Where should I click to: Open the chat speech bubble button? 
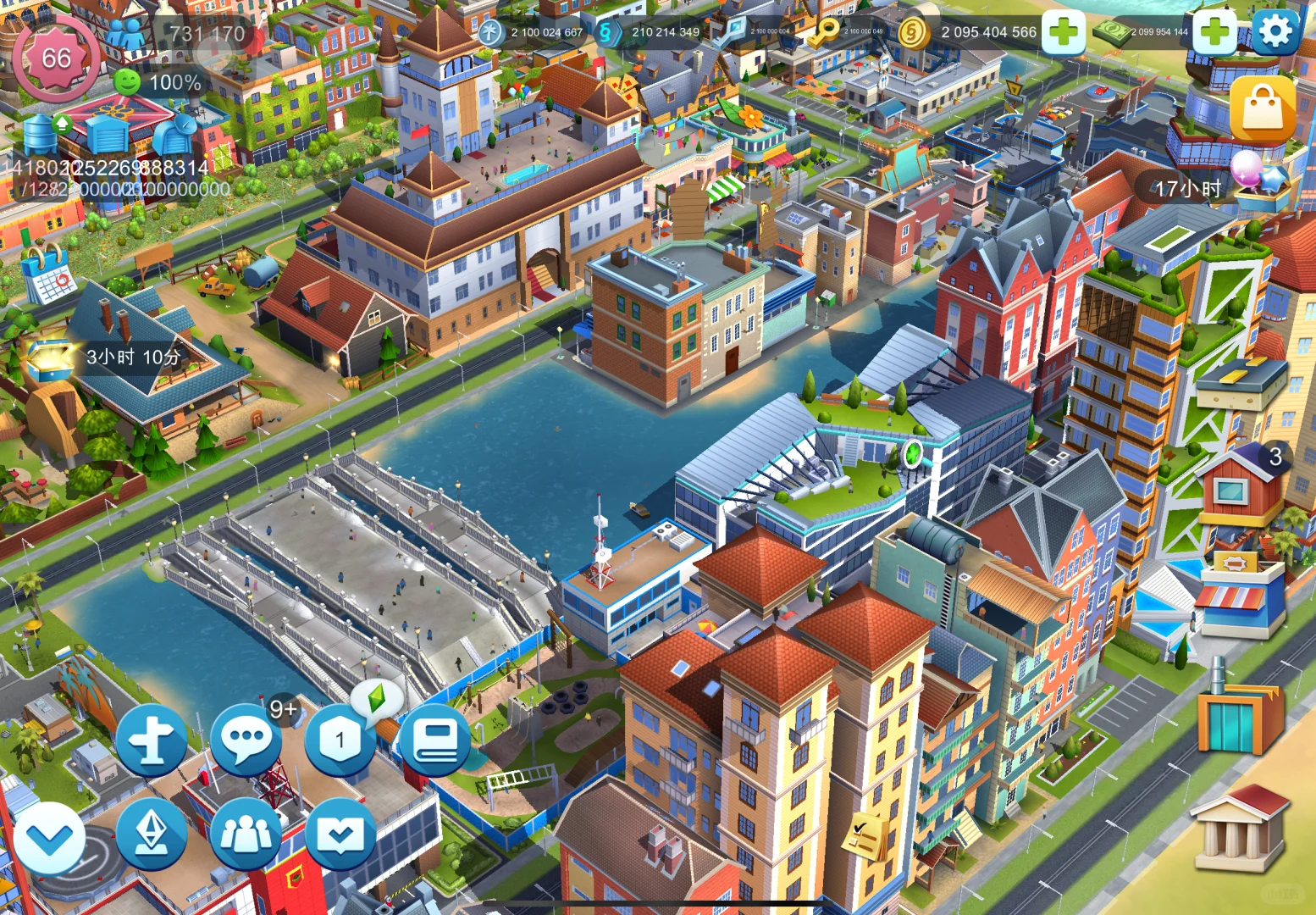tap(246, 740)
